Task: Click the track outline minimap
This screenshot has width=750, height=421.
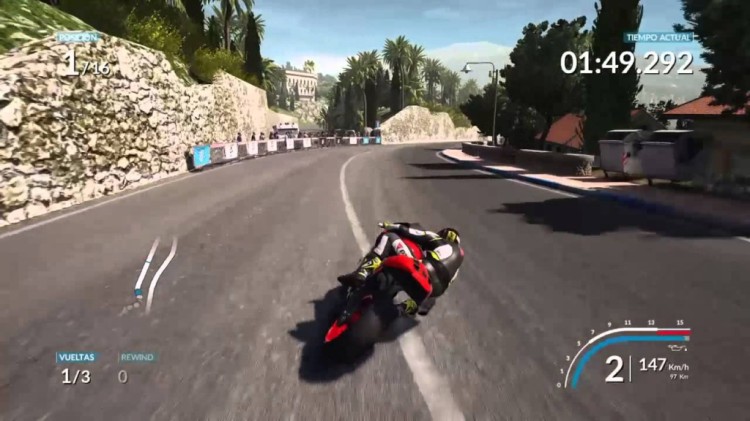Action: [154, 271]
